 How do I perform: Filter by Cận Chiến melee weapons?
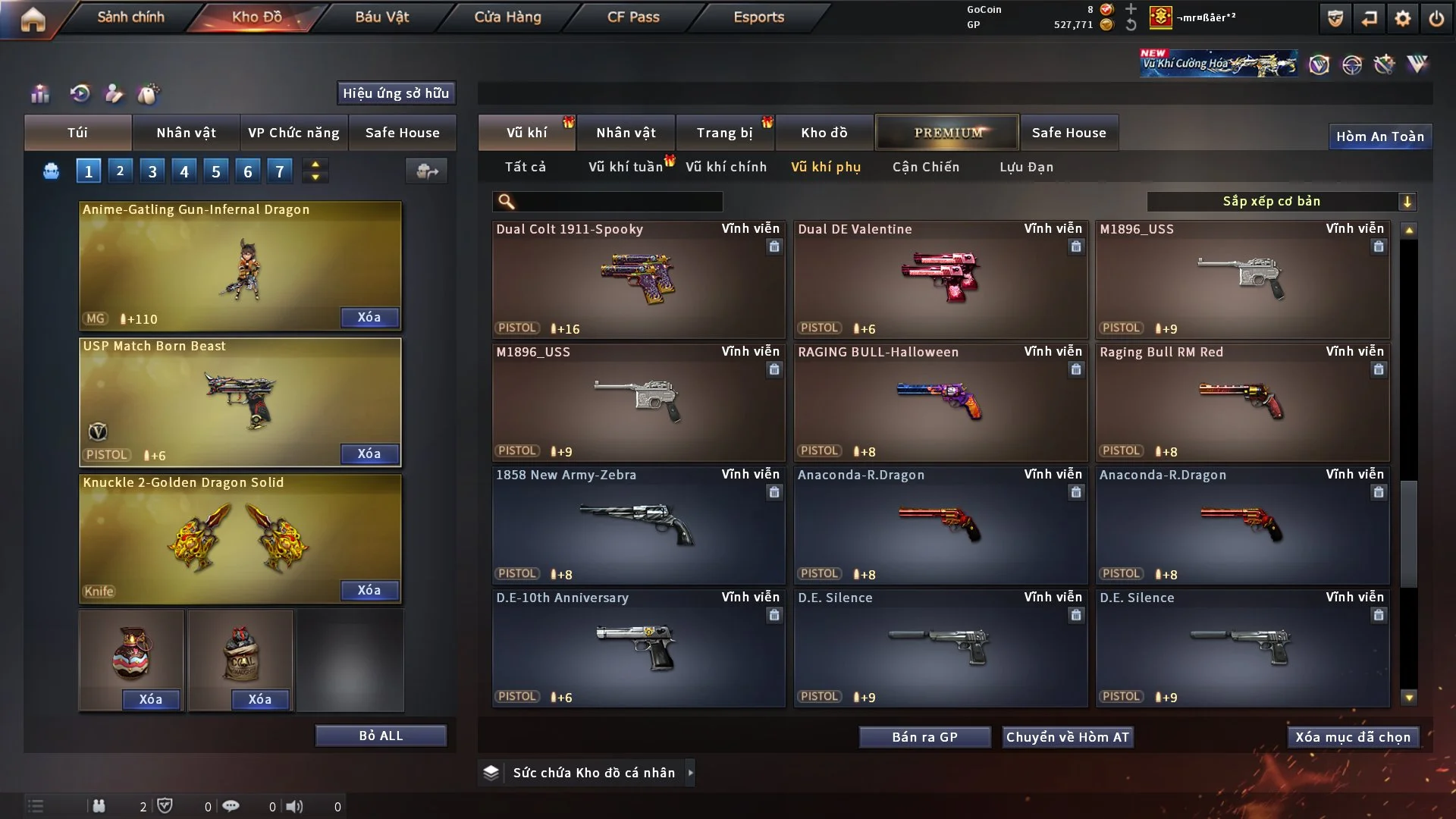click(925, 167)
